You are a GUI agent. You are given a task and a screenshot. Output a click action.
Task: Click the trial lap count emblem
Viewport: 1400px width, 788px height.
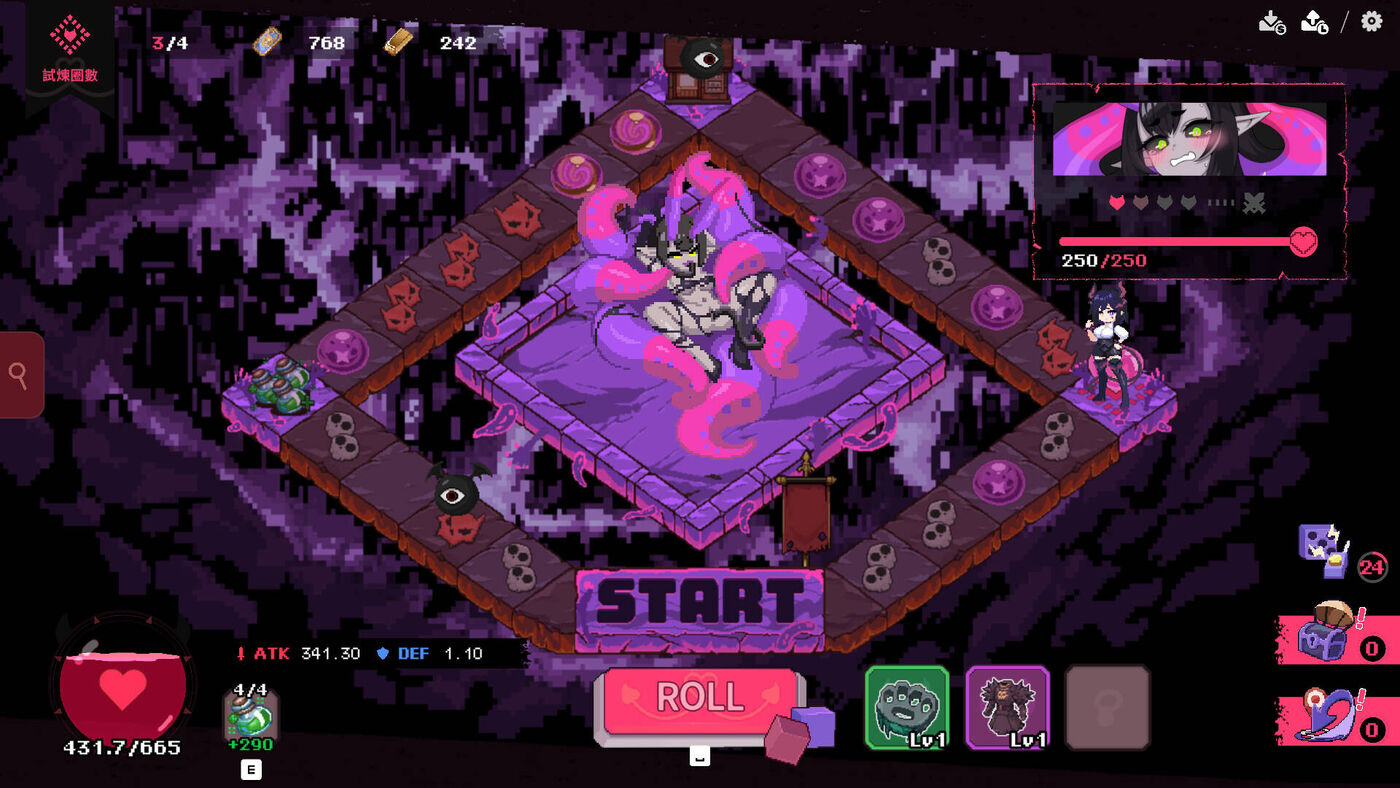click(x=70, y=47)
